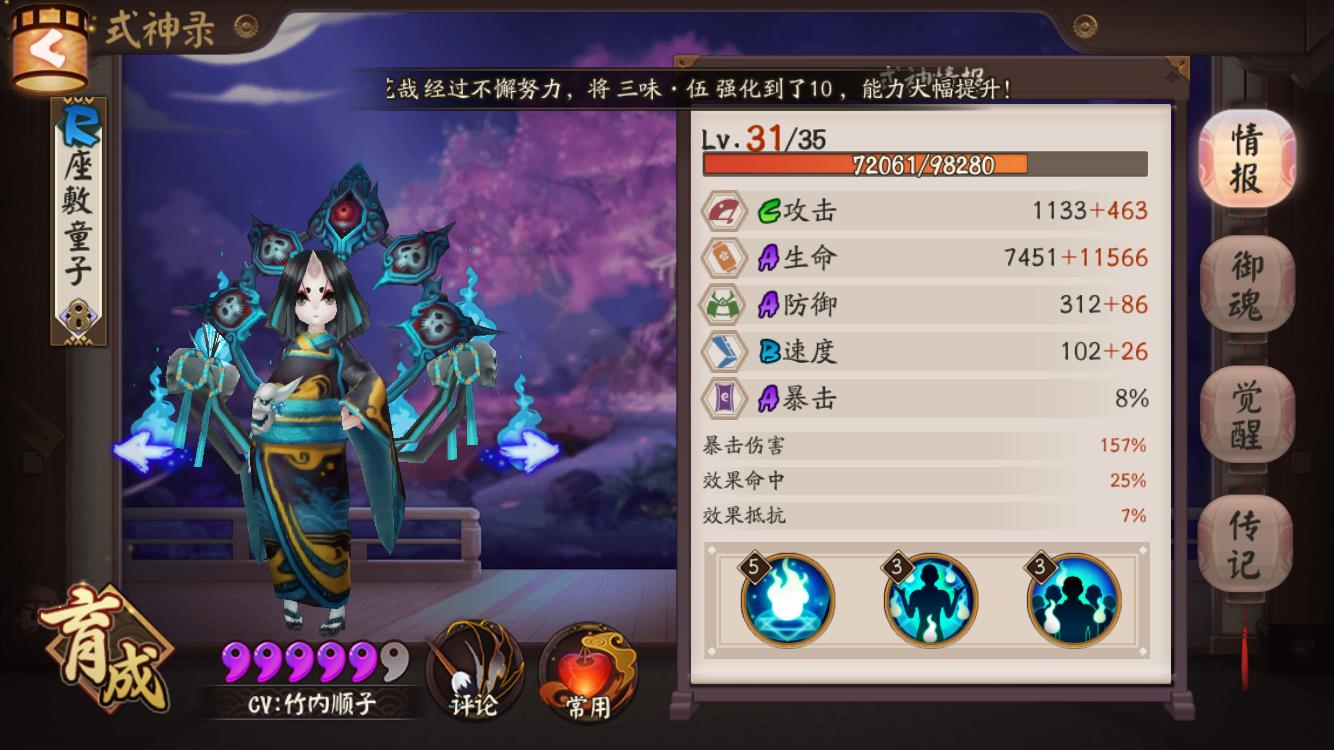View previous shikigami with left arrow
Screen dimensions: 1334x750
(143, 451)
